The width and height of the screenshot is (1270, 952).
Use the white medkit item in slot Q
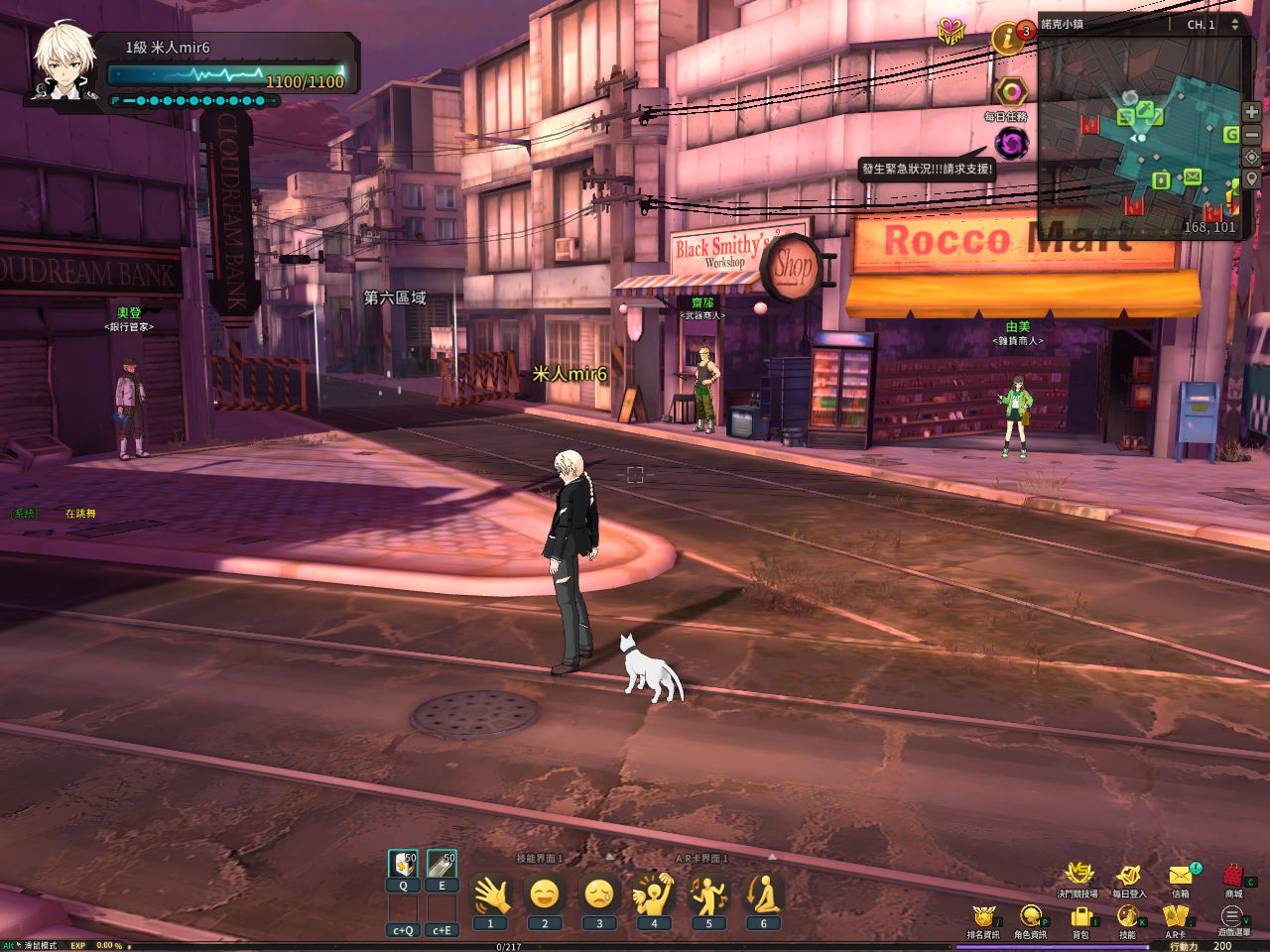click(403, 864)
